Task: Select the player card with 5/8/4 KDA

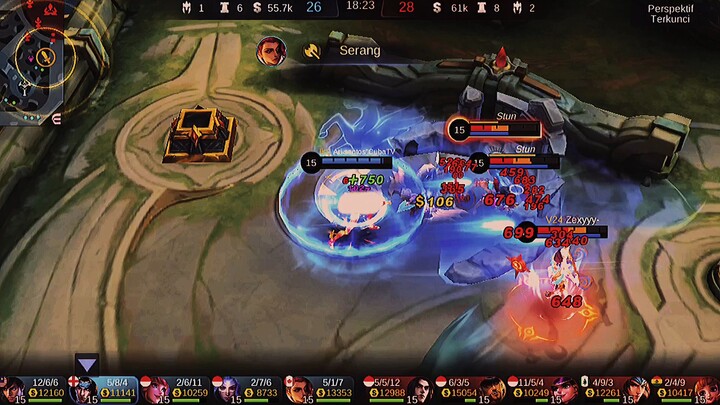Action: [x=107, y=389]
